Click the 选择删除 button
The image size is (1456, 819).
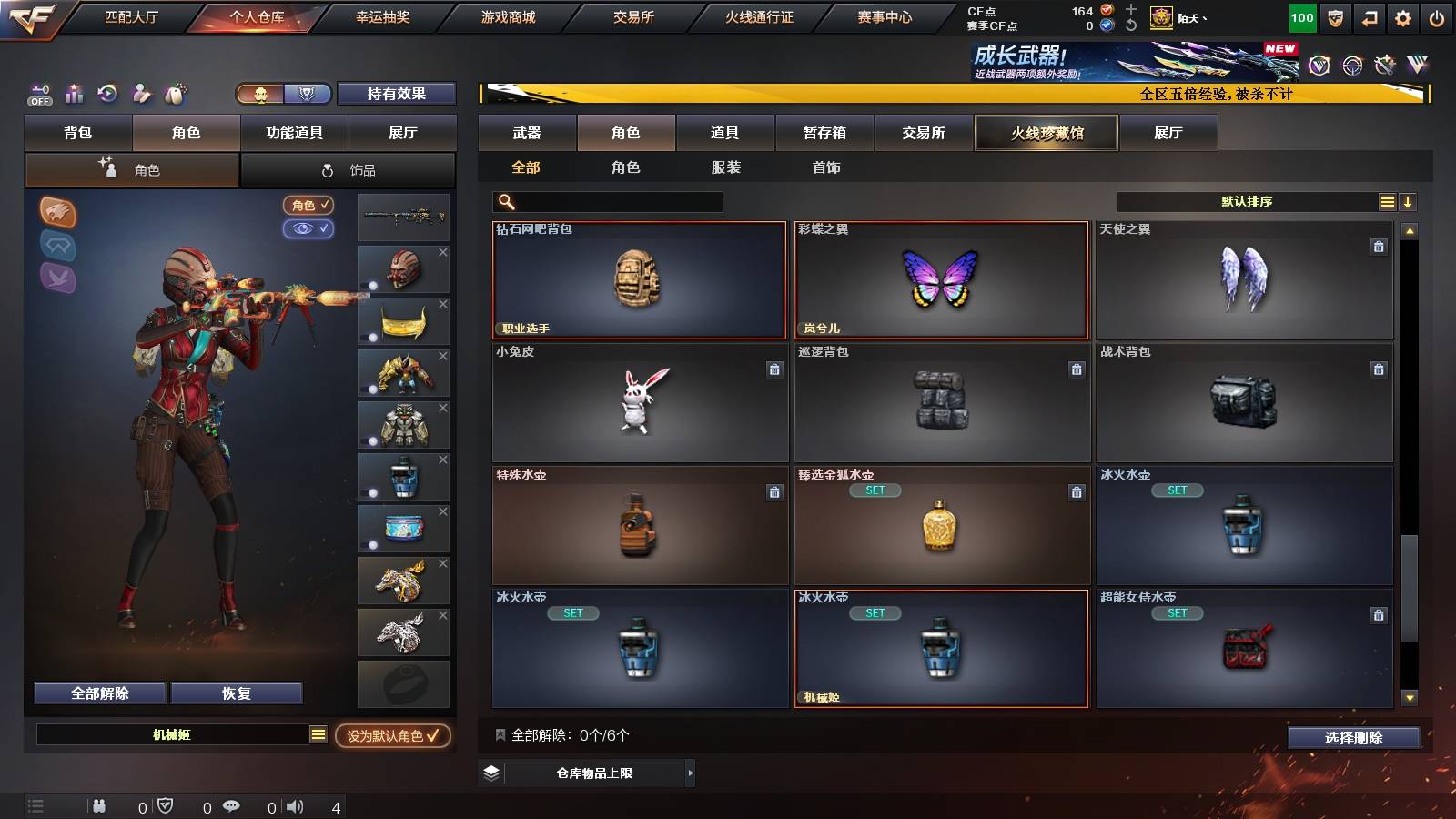[x=1353, y=738]
